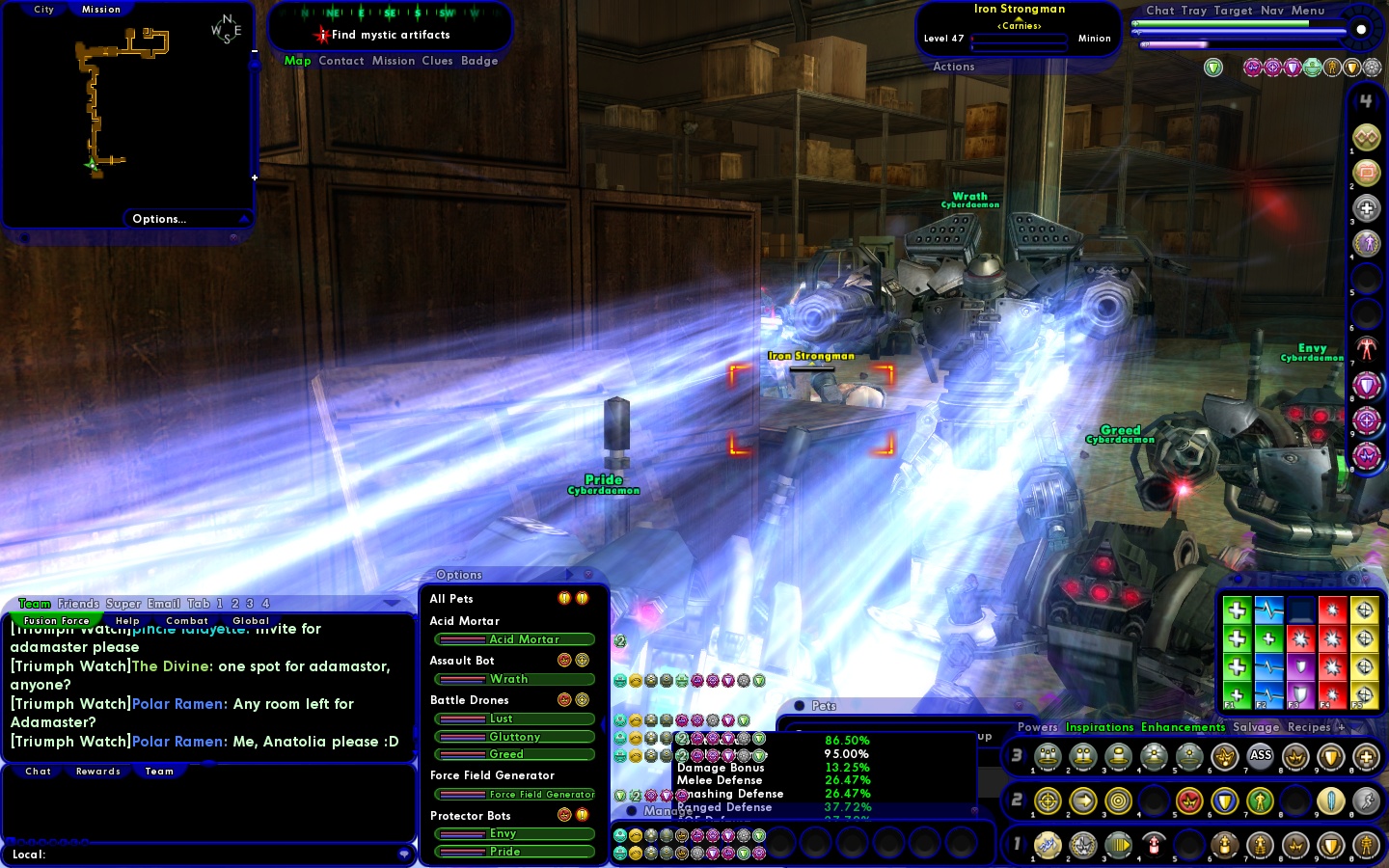
Task: Show the Badge window
Action: point(479,61)
